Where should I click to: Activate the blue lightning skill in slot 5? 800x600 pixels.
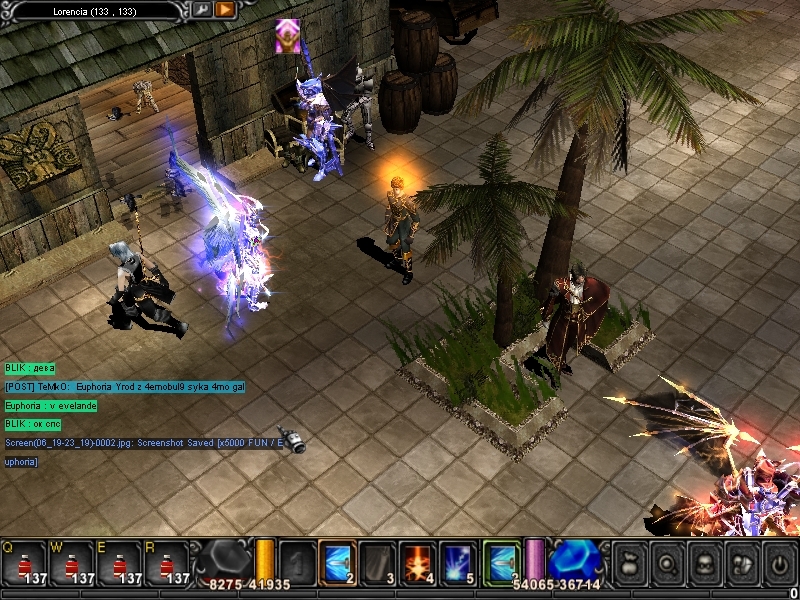coord(457,562)
